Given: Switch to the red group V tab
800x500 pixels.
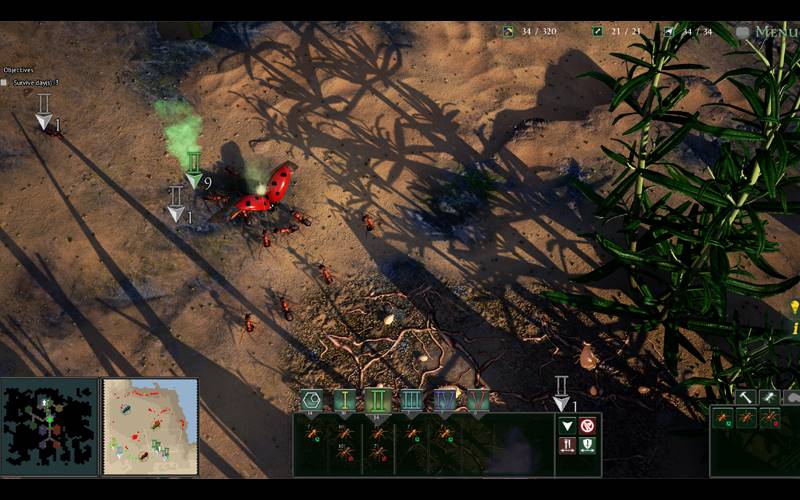Looking at the screenshot, I should pos(478,401).
